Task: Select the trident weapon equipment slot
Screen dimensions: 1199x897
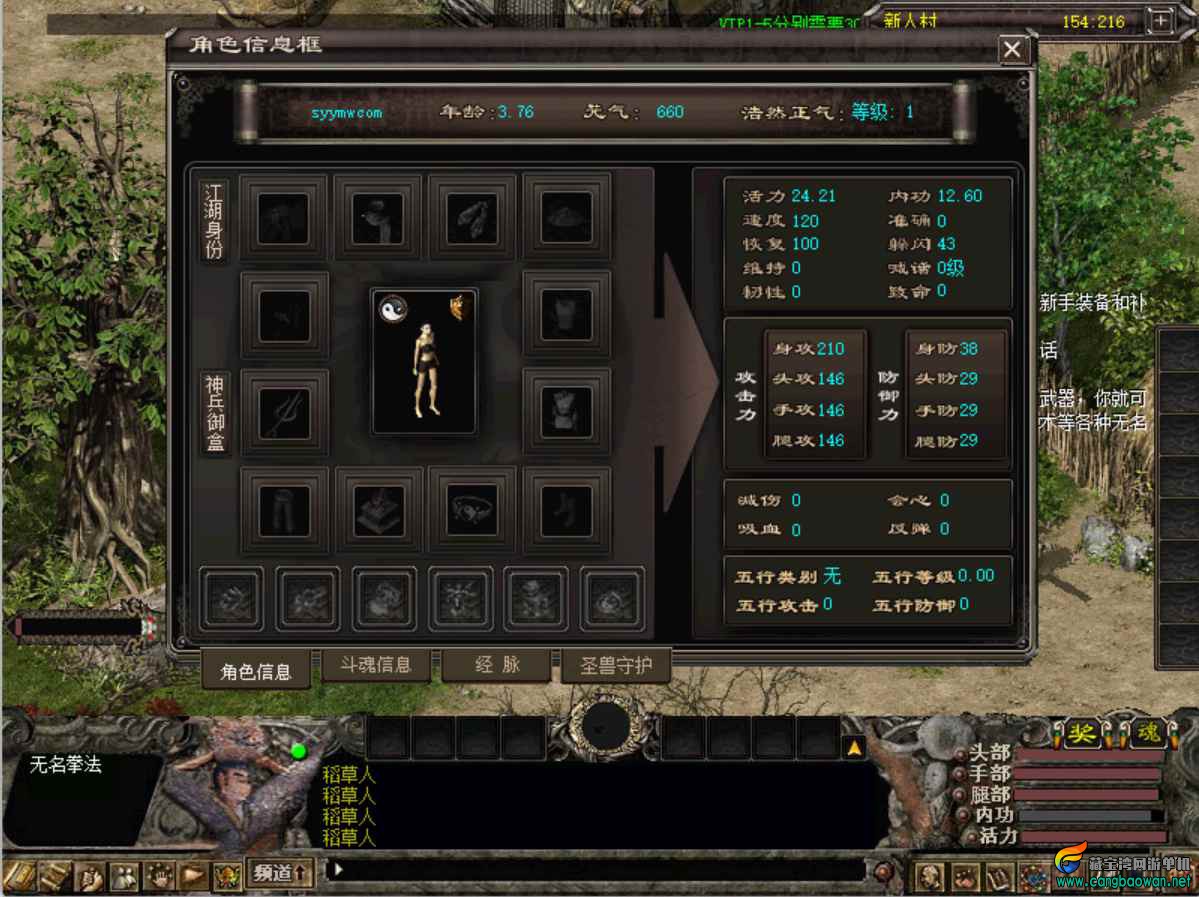Action: point(285,412)
